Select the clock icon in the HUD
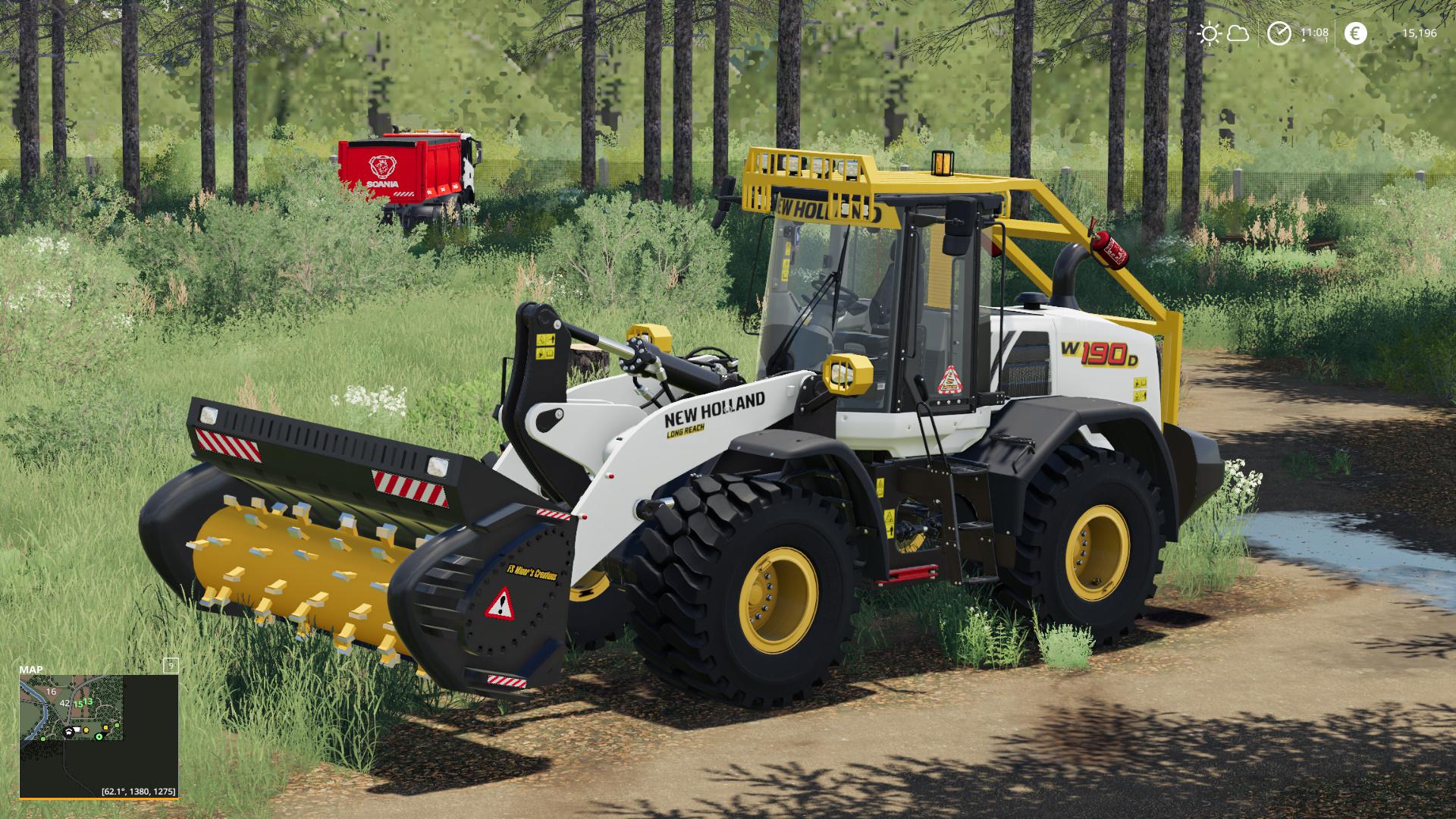 tap(1279, 33)
